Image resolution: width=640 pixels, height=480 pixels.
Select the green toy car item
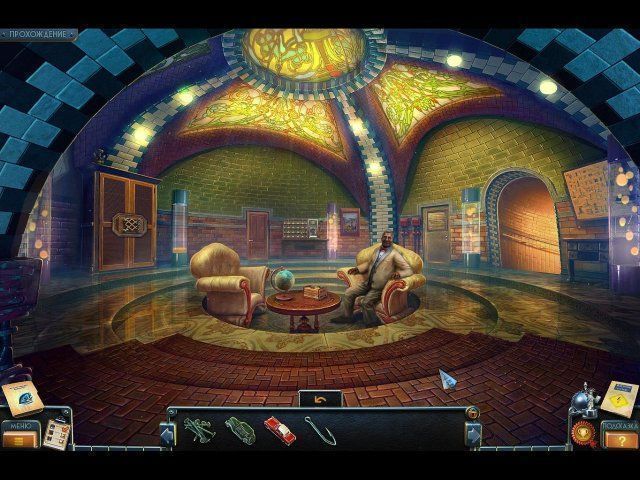[x=238, y=430]
